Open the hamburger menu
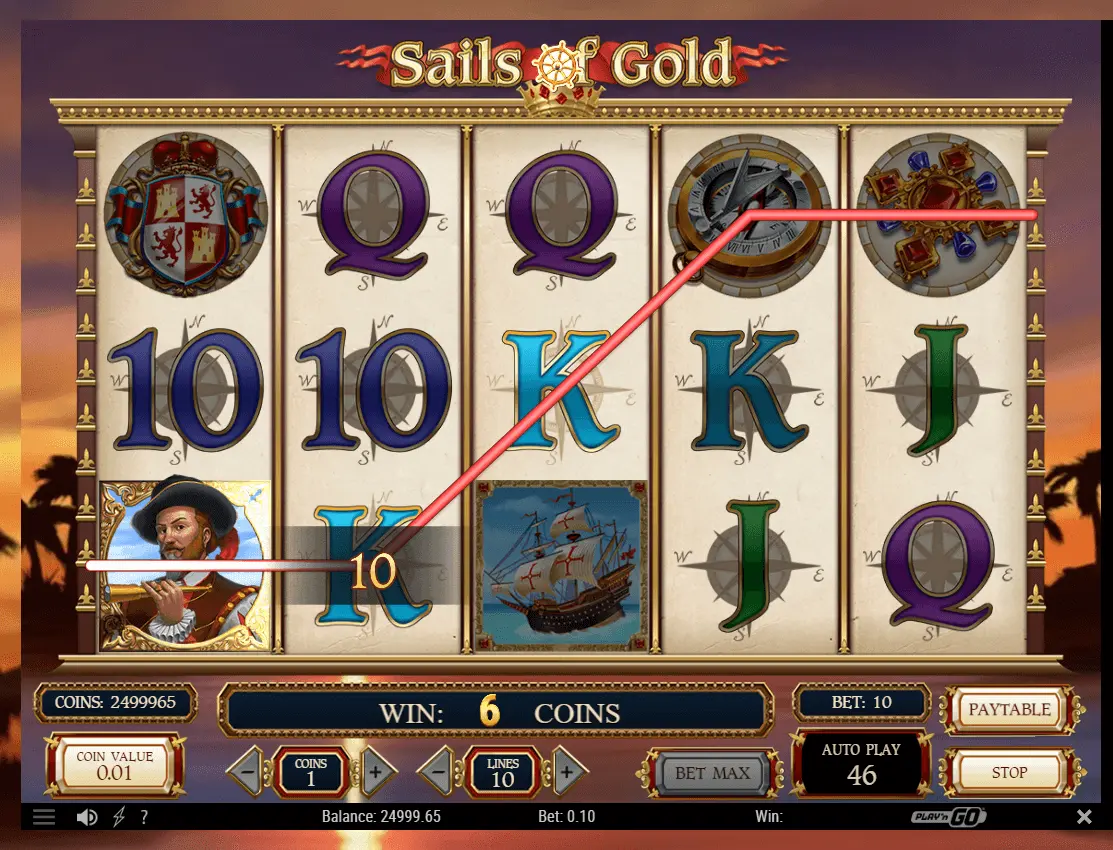The width and height of the screenshot is (1113, 850). point(44,817)
